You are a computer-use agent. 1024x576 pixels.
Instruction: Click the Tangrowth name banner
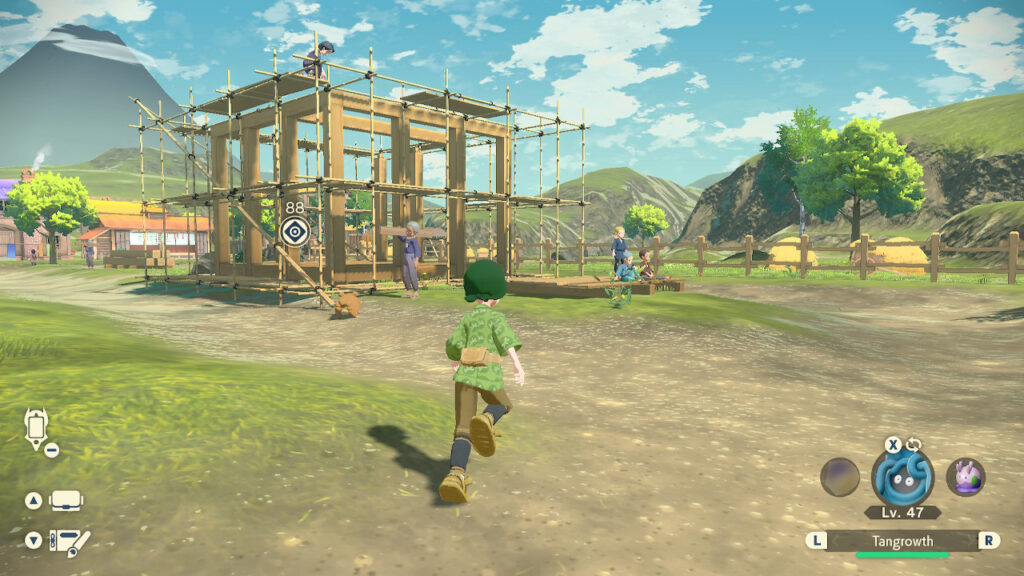point(902,541)
